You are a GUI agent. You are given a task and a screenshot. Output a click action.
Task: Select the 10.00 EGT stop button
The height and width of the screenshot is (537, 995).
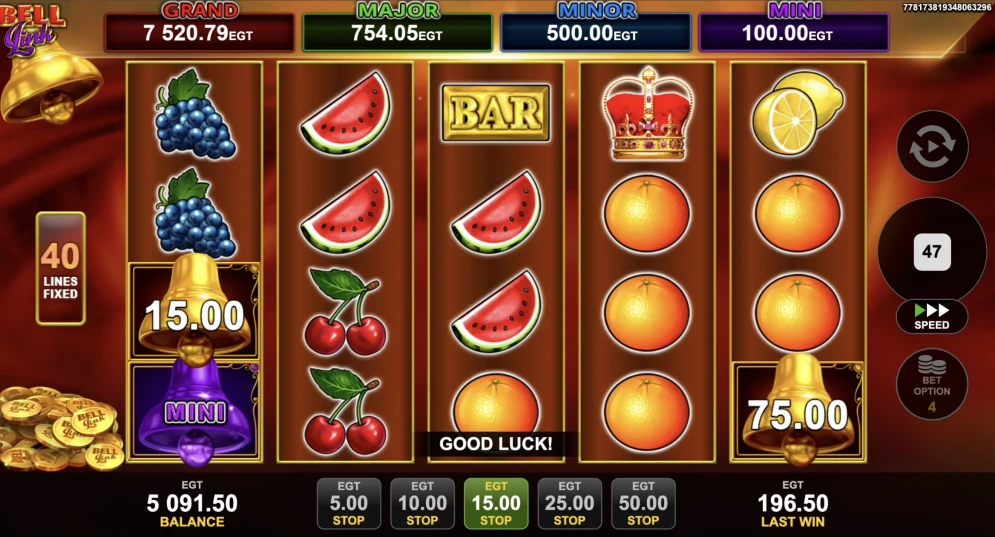pyautogui.click(x=422, y=503)
